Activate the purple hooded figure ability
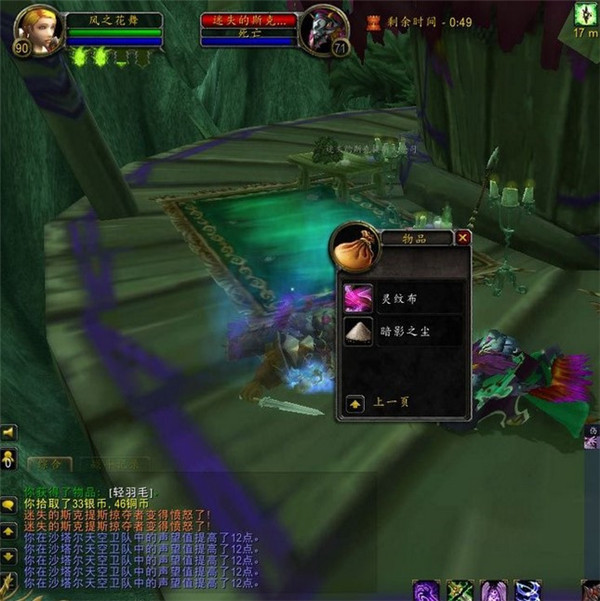This screenshot has width=600, height=601. click(494, 591)
